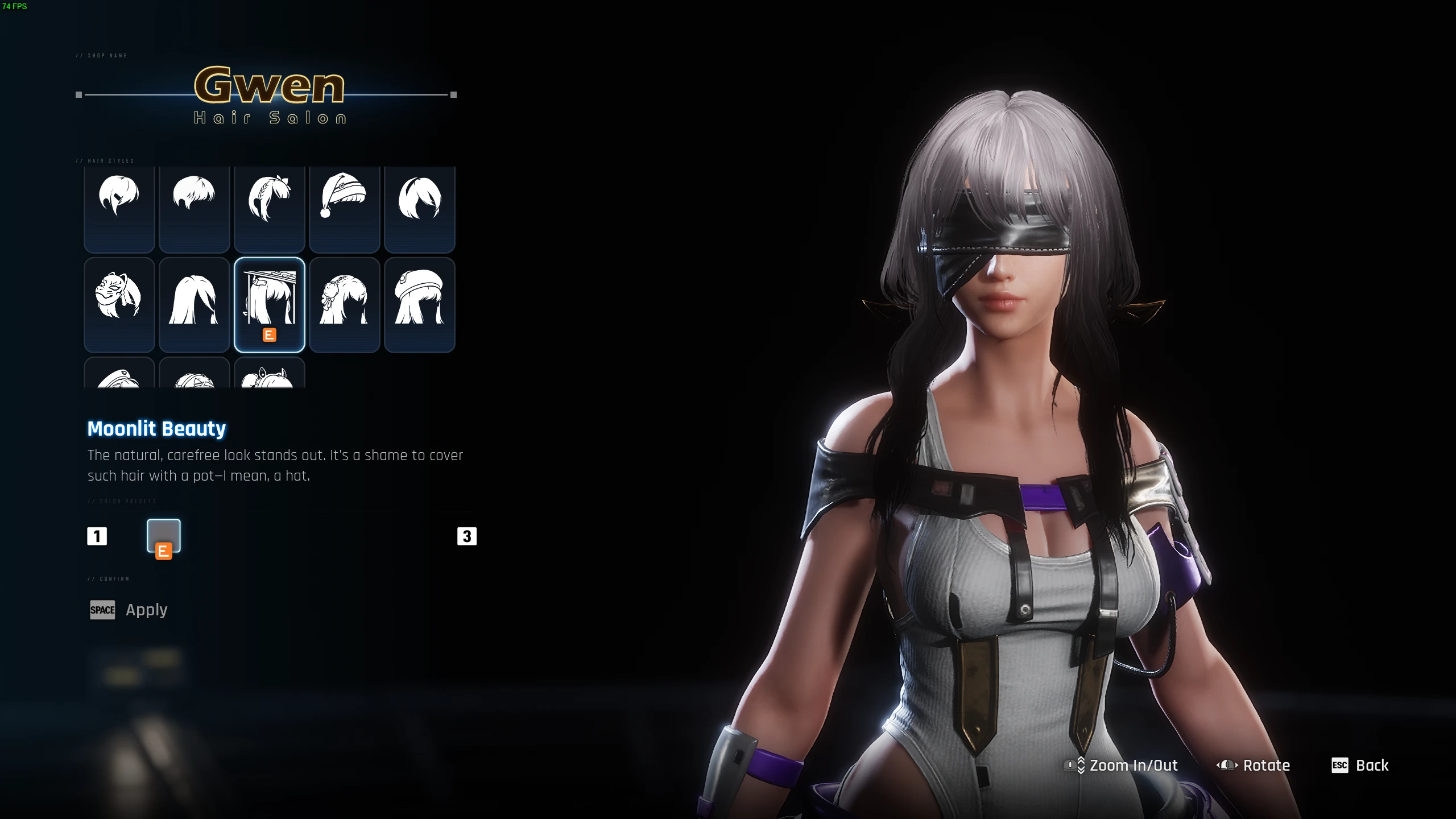
Task: Select the long hair with beret hairstyle
Action: pyautogui.click(x=419, y=304)
